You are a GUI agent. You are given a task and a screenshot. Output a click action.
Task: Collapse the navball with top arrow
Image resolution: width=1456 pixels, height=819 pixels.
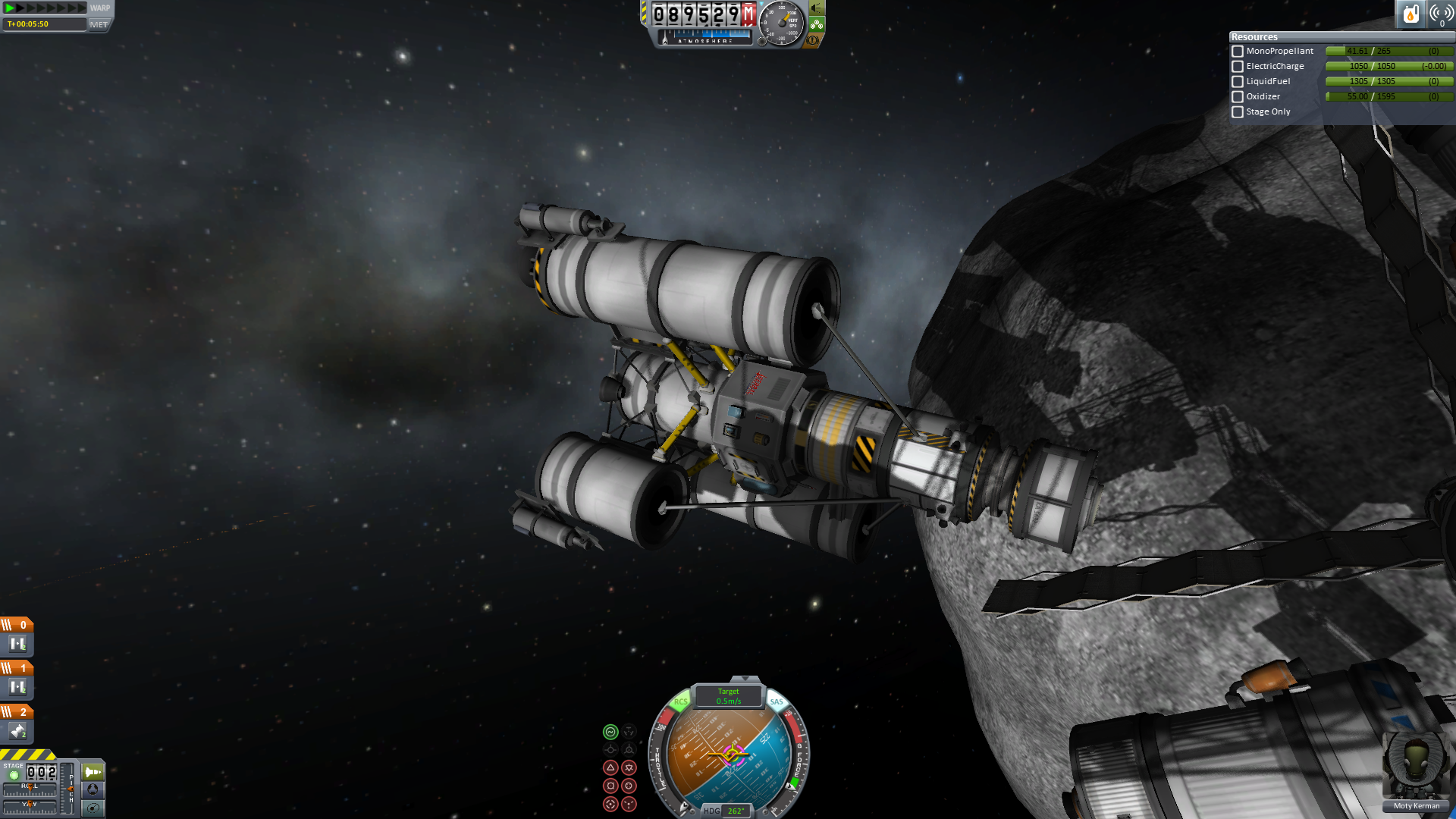745,679
